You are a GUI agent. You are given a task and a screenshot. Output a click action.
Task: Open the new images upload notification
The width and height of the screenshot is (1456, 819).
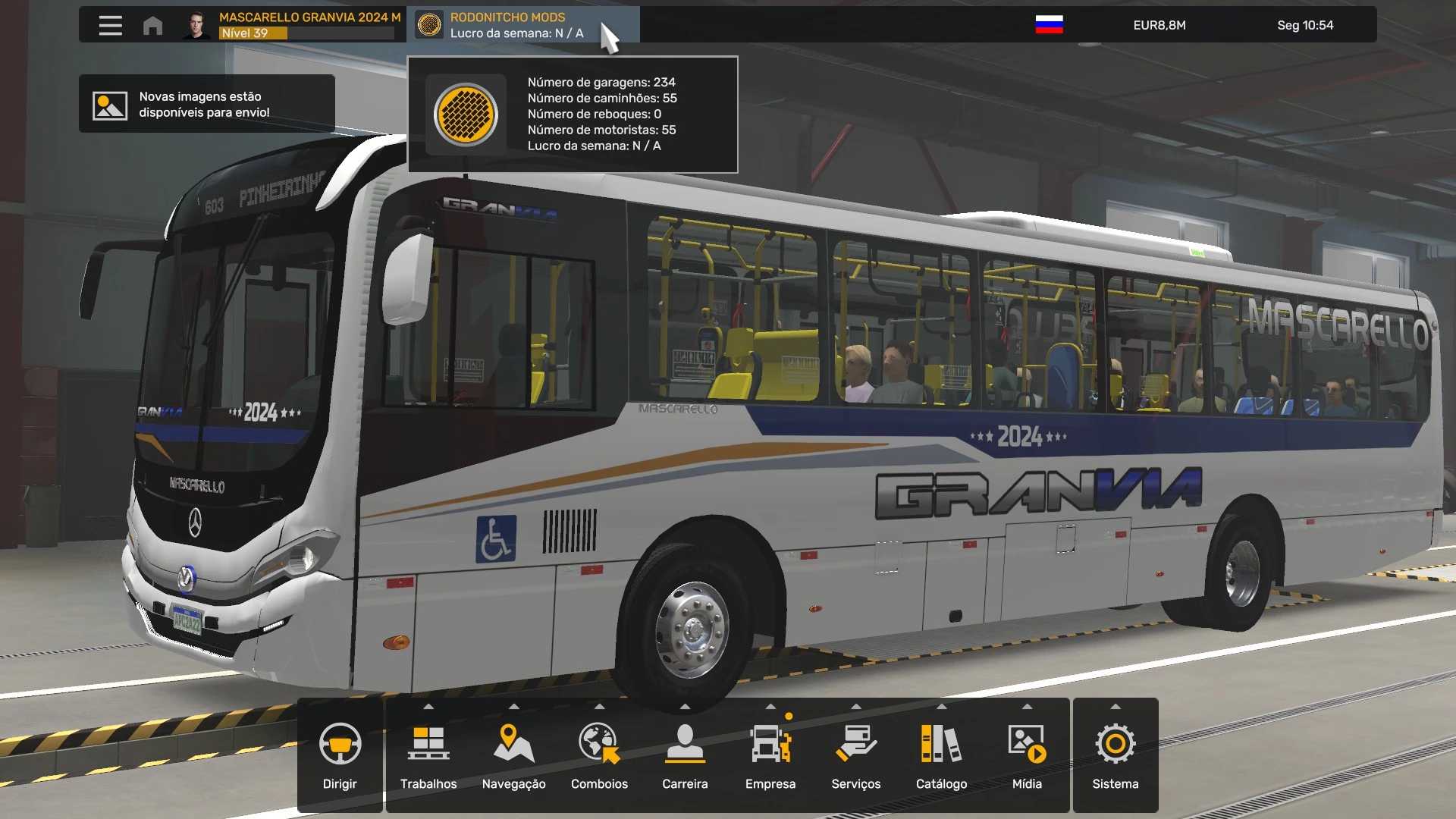(x=206, y=104)
